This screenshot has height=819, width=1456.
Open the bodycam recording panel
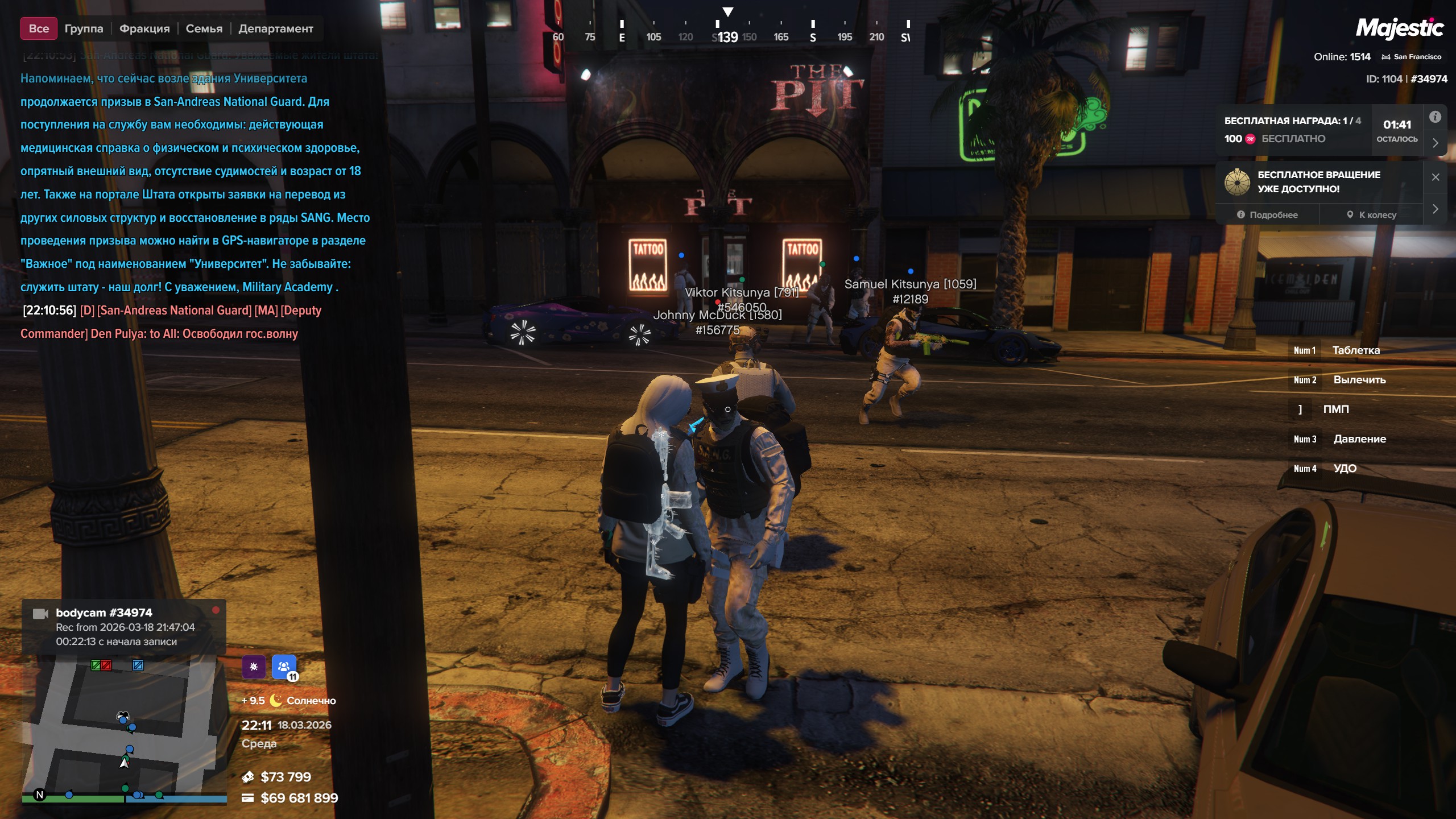(x=124, y=627)
